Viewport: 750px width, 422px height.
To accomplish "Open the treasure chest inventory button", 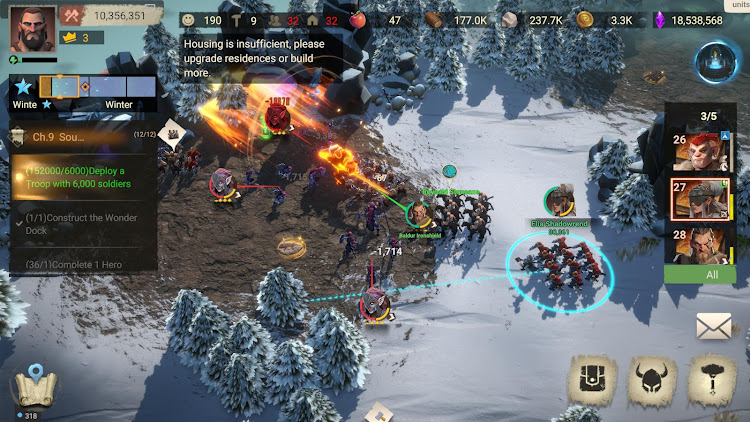I will pos(591,380).
